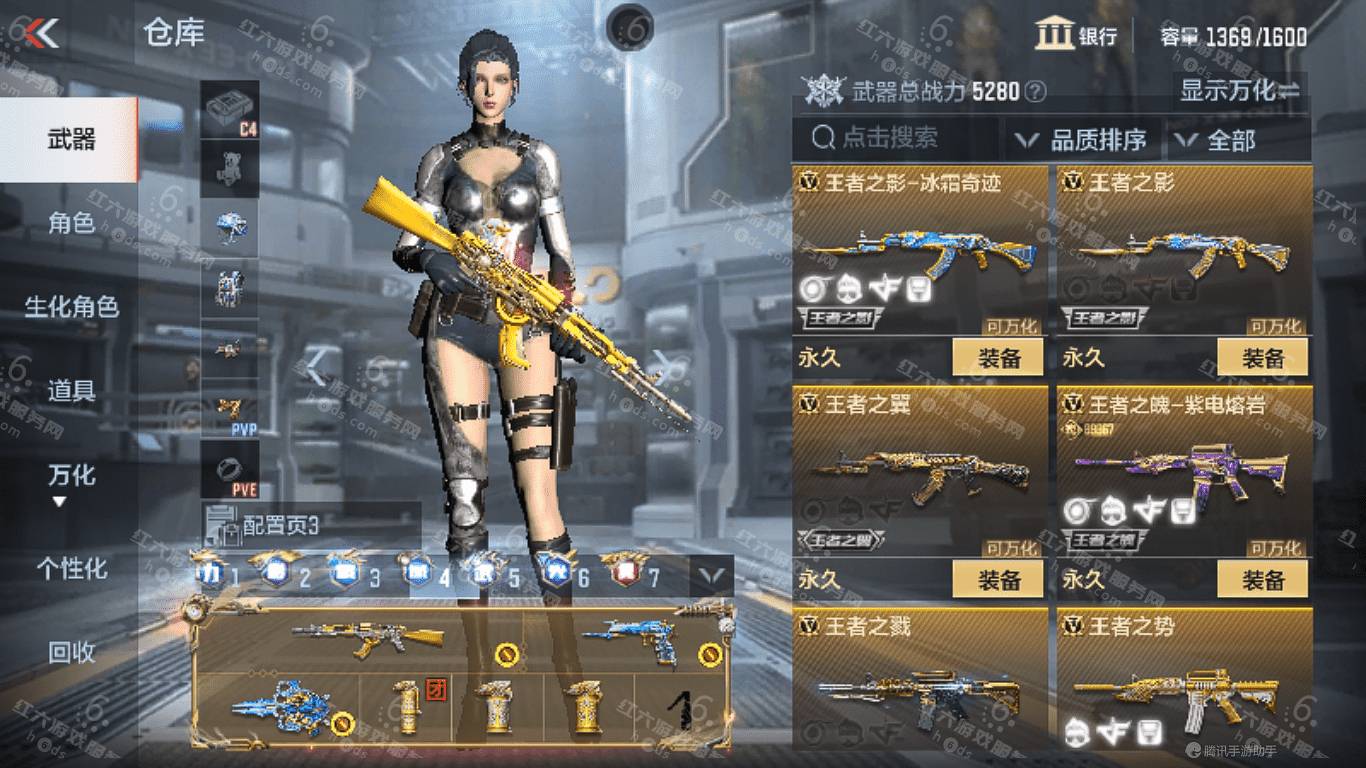This screenshot has height=768, width=1366.
Task: Equip the 王者之翼 rifle
Action: [998, 579]
